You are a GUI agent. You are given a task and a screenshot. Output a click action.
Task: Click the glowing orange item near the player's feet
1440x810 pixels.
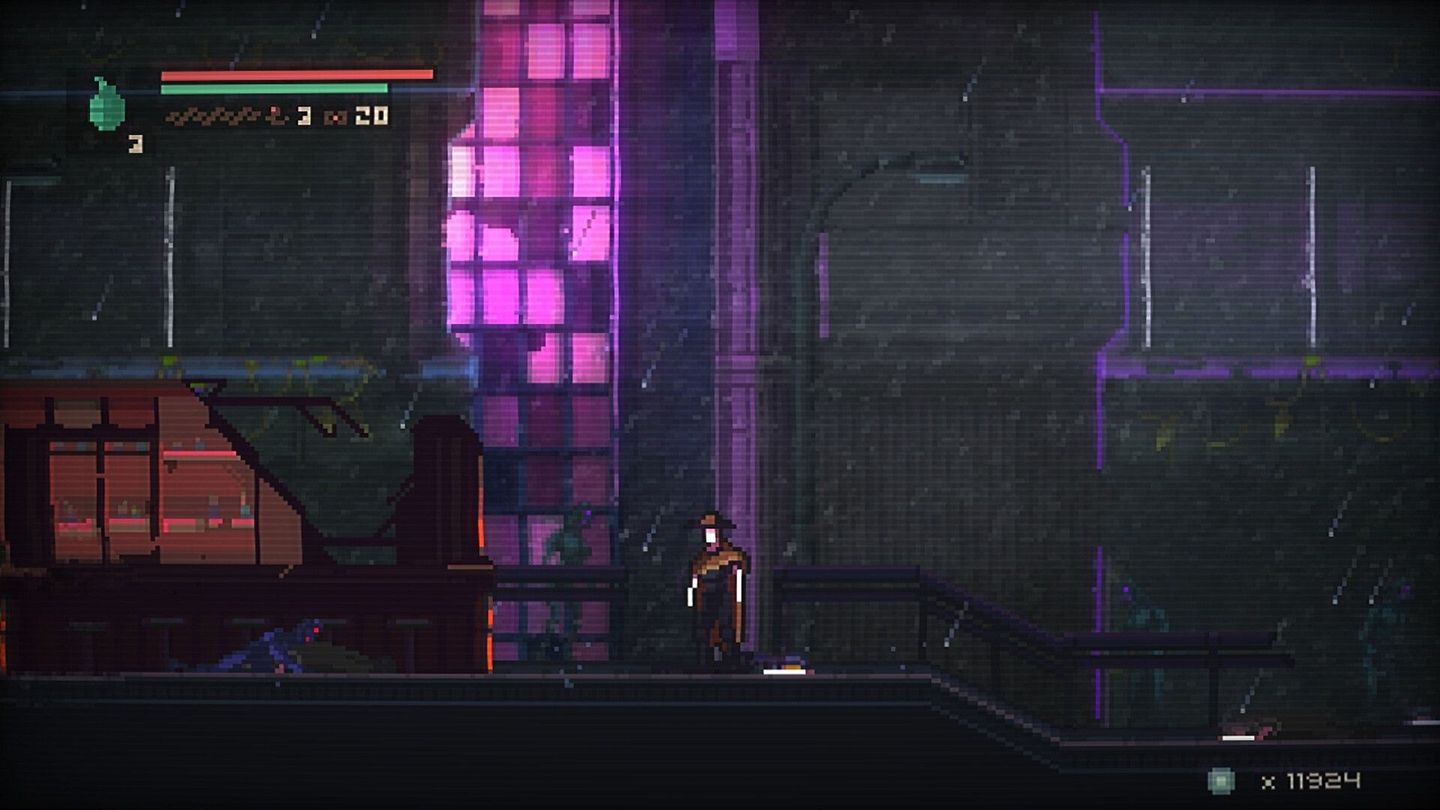(x=785, y=670)
